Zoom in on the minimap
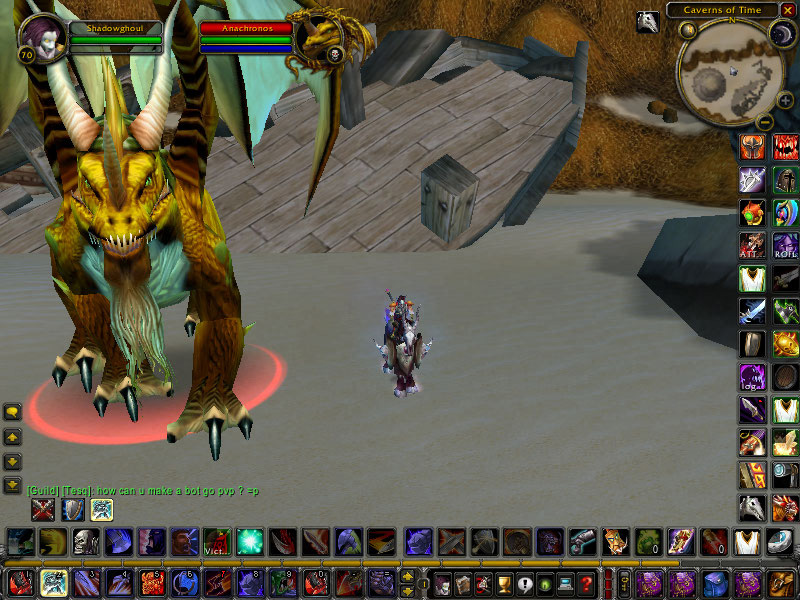Viewport: 800px width, 600px height. [785, 100]
